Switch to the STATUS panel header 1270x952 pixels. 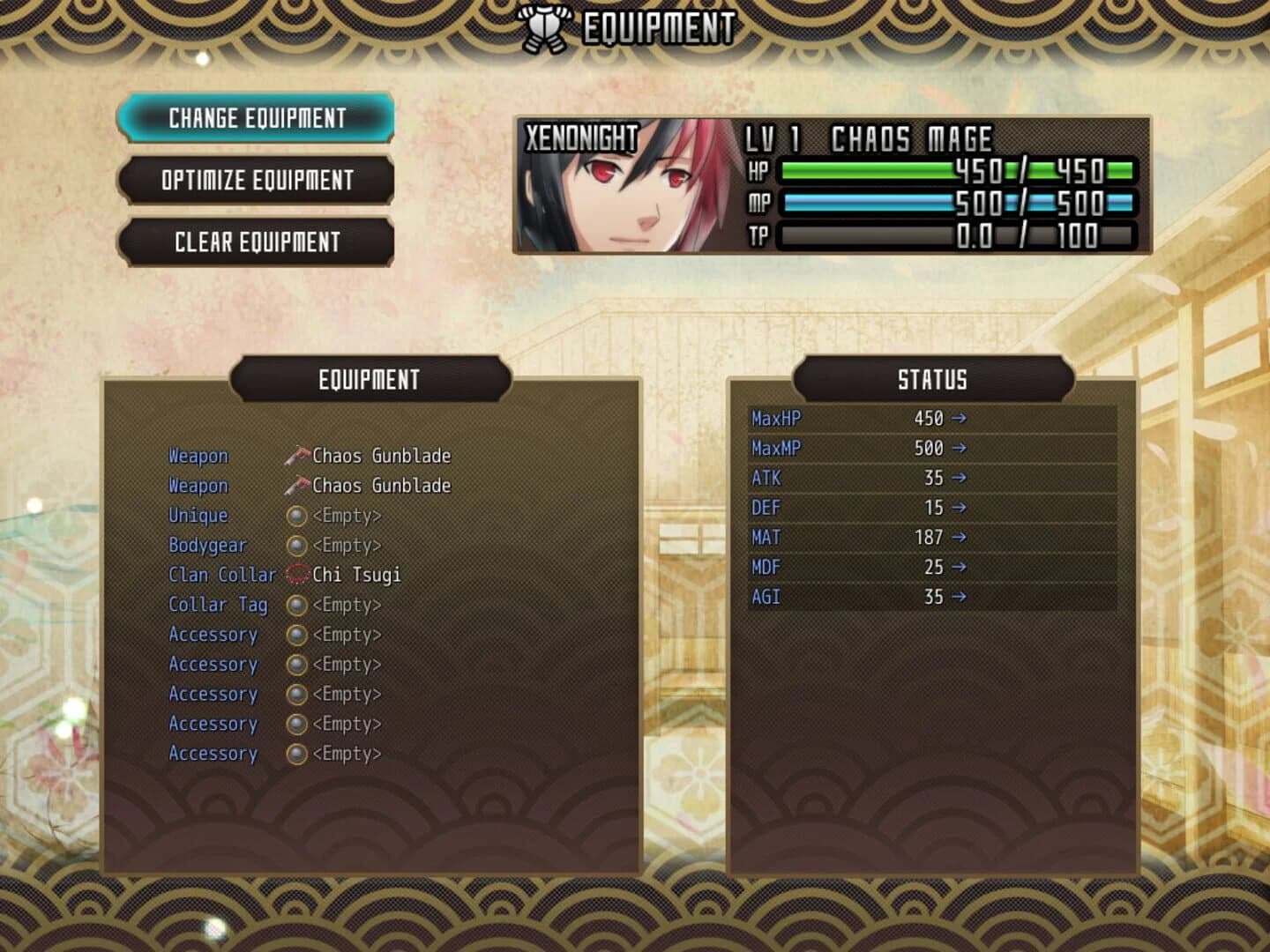pos(930,379)
